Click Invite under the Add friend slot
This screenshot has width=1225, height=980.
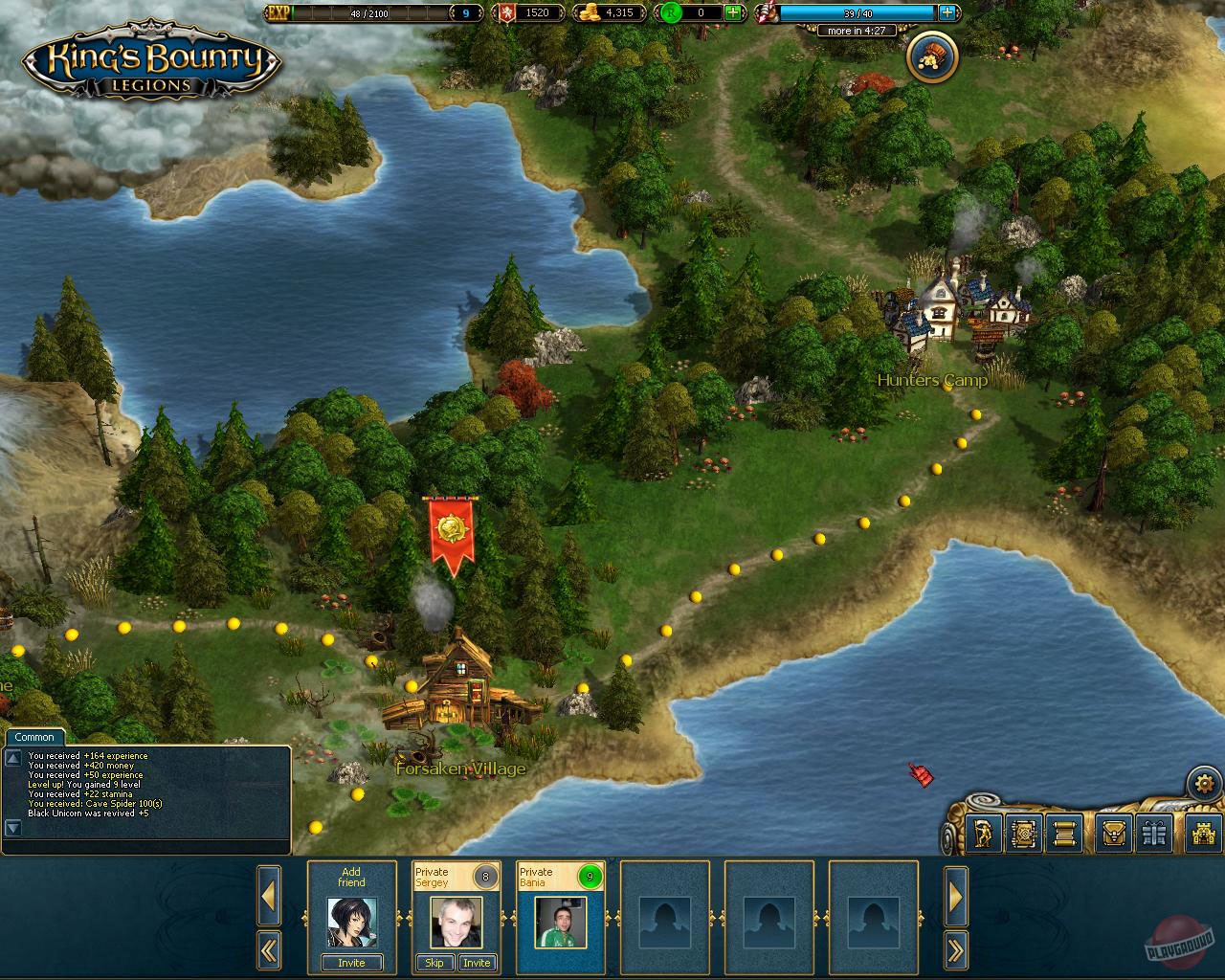point(350,963)
